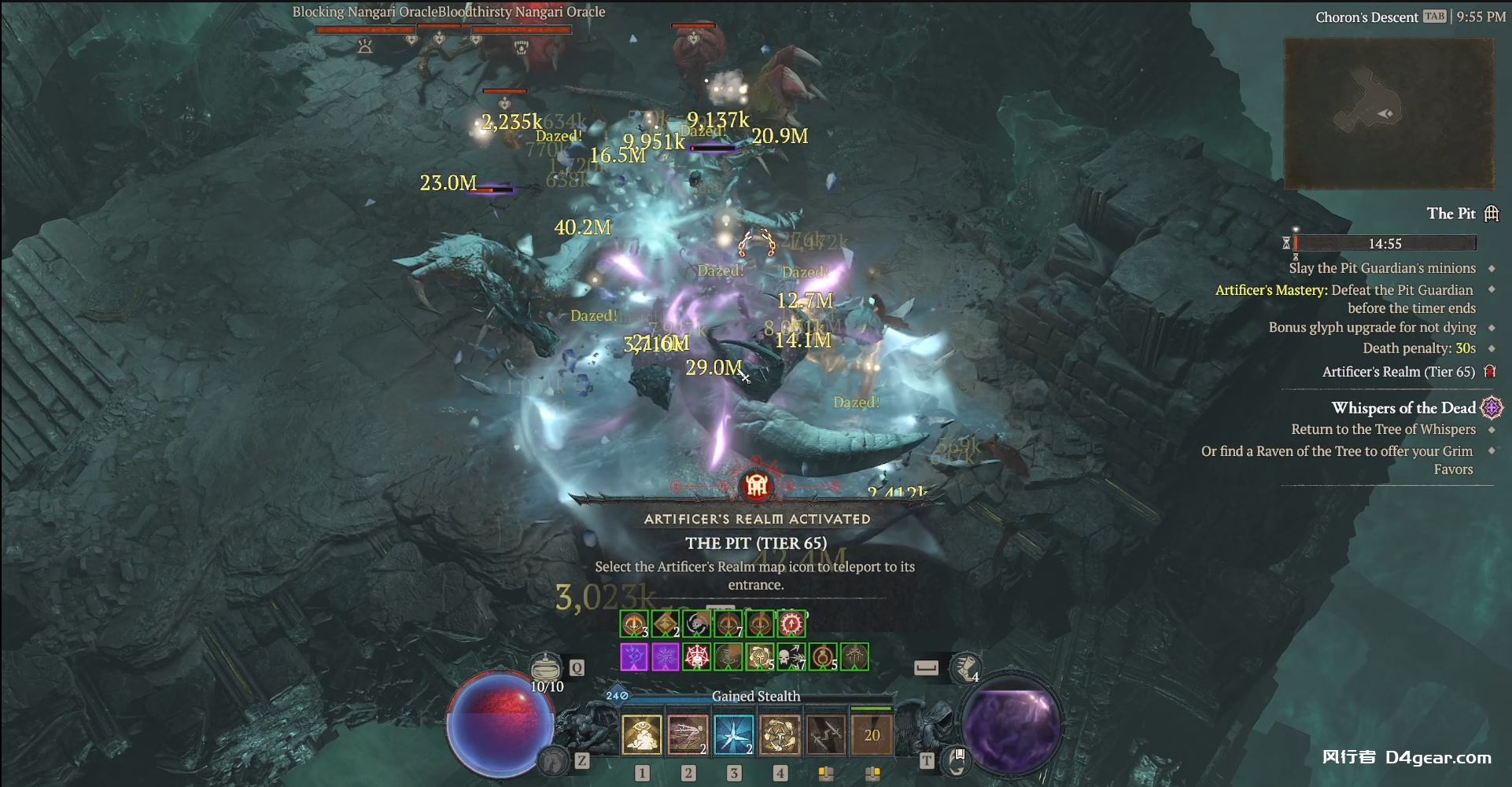1512x787 pixels.
Task: Visit the D4gear.com watermark link
Action: pos(1438,757)
